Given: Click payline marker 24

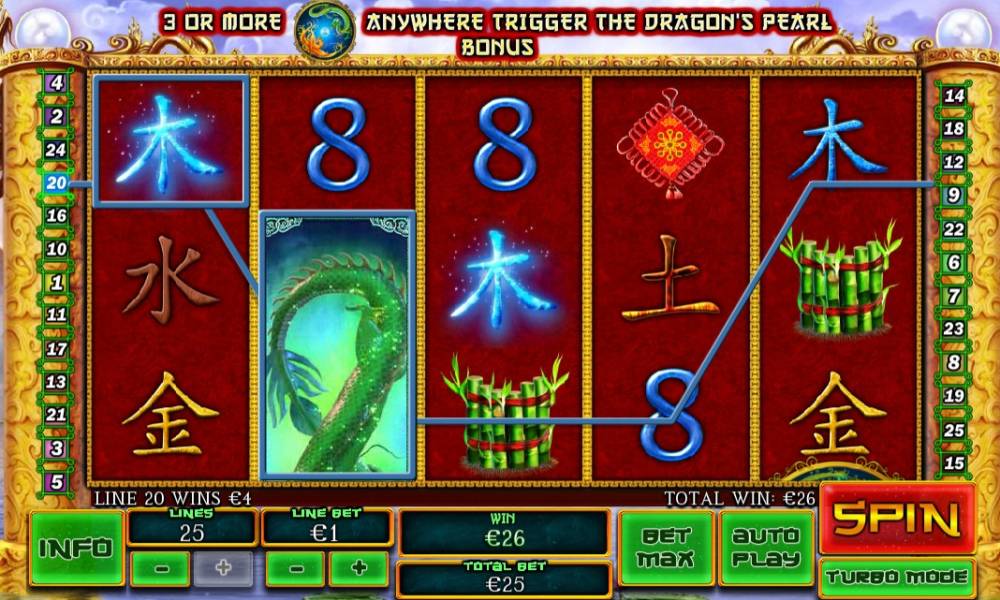Looking at the screenshot, I should coord(56,150).
